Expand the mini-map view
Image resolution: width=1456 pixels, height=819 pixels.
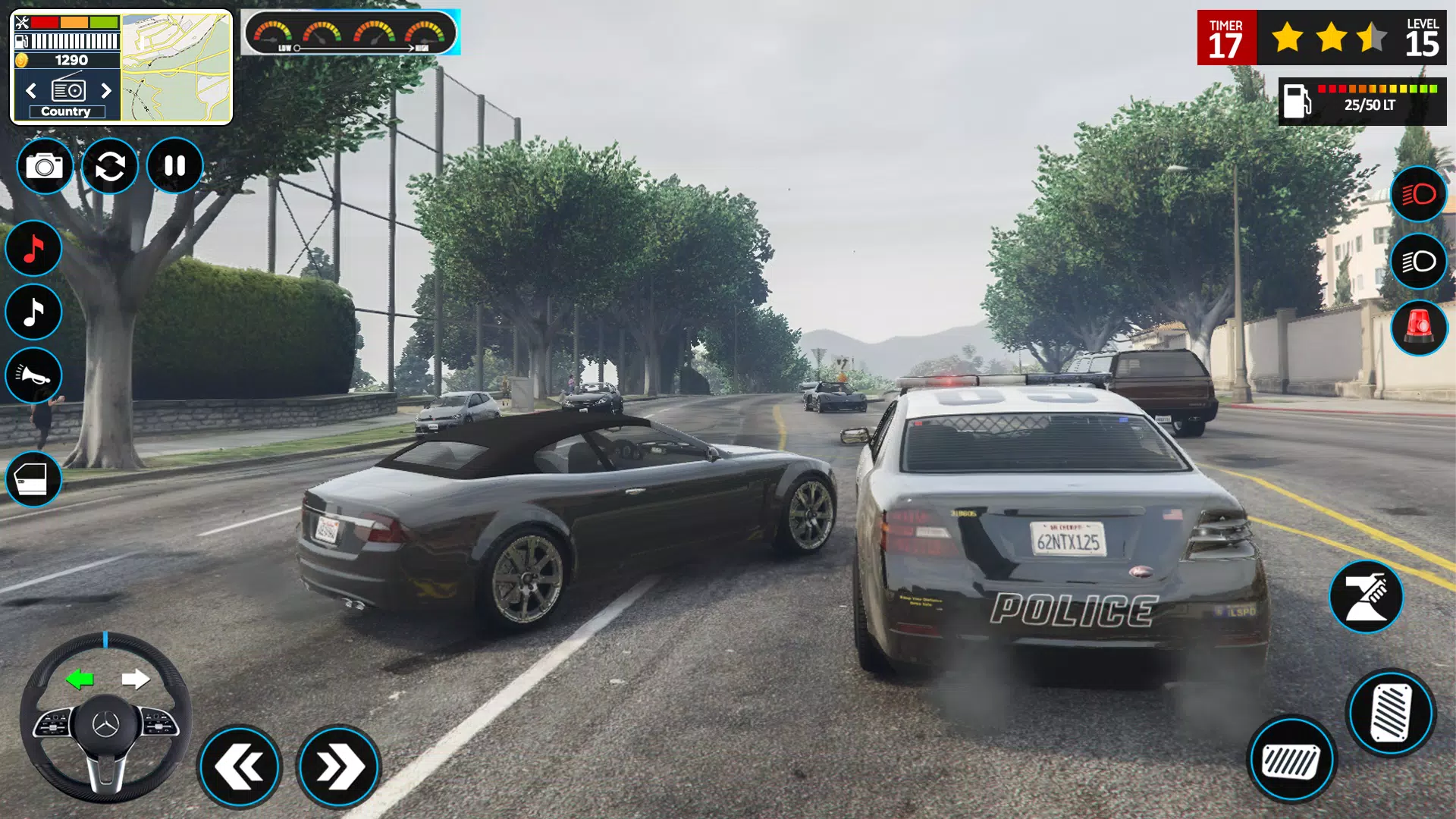click(x=174, y=64)
